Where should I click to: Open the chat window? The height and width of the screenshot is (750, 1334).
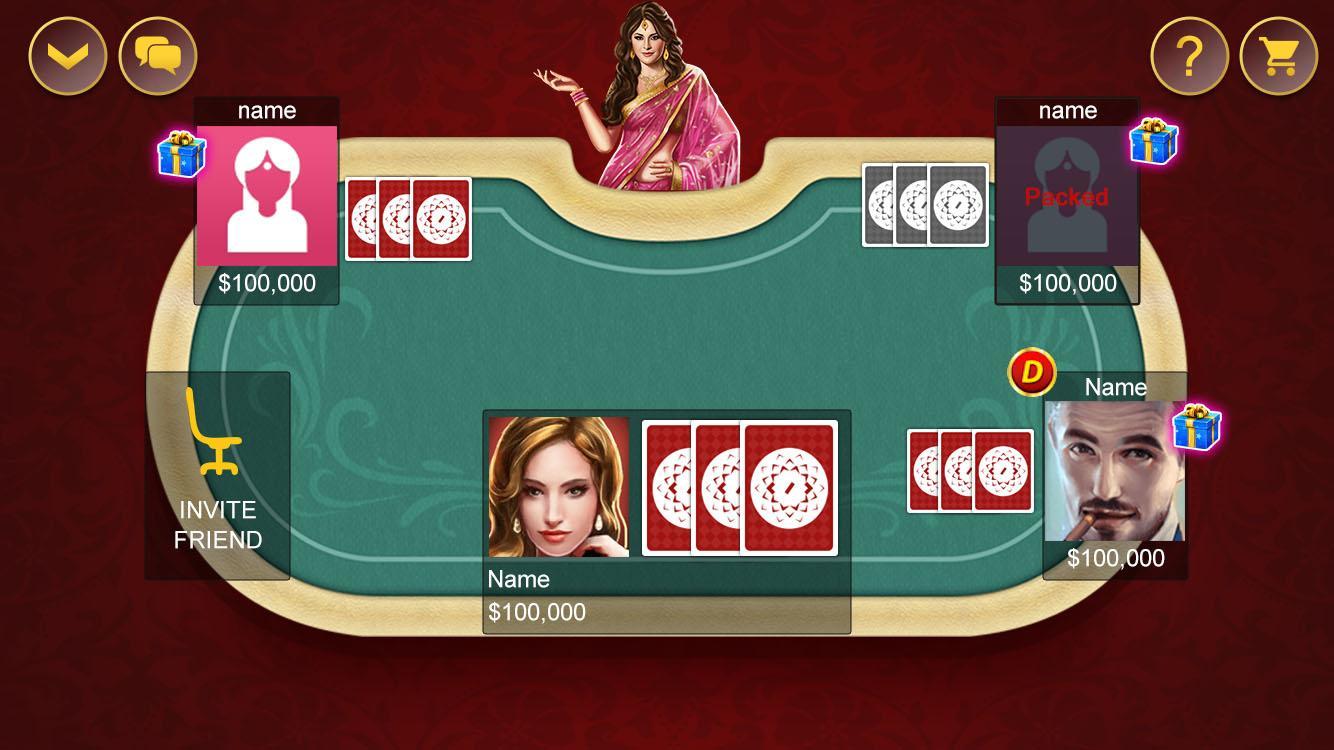pyautogui.click(x=156, y=55)
